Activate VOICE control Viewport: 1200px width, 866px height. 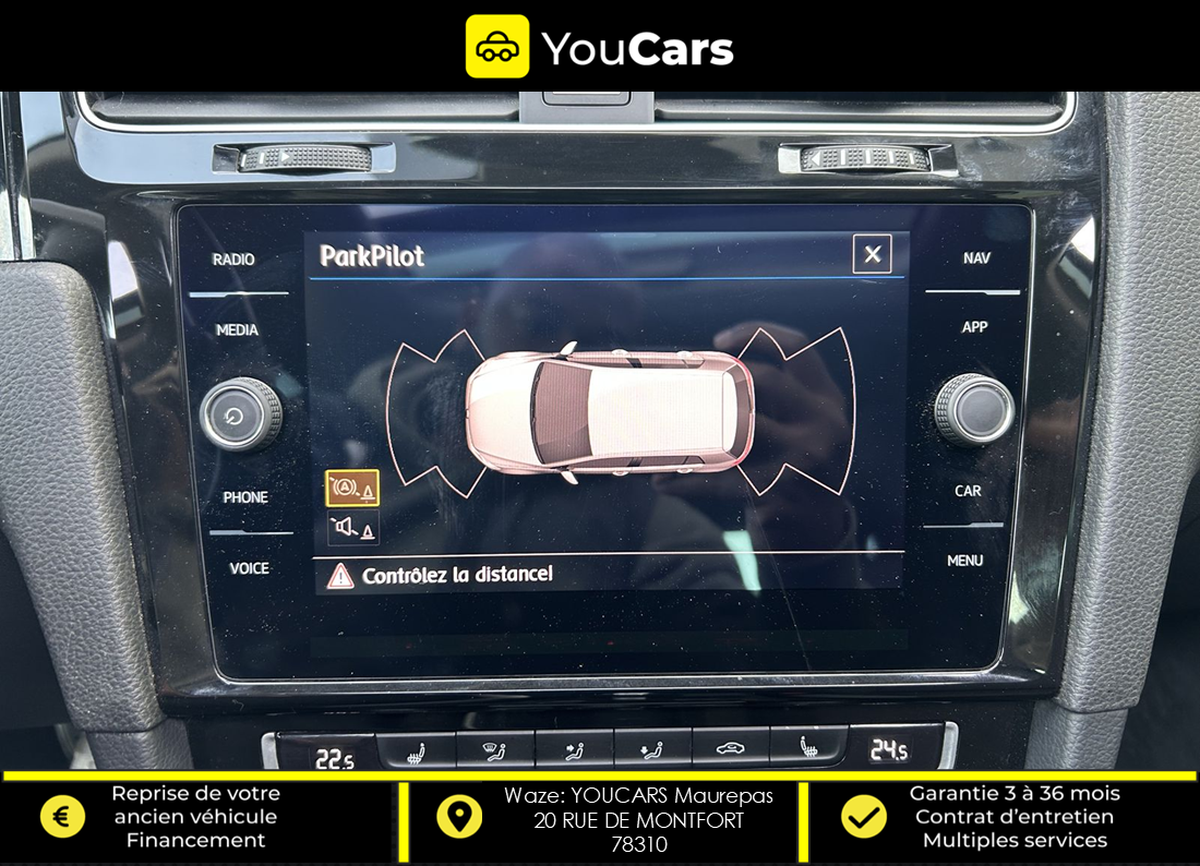click(249, 568)
